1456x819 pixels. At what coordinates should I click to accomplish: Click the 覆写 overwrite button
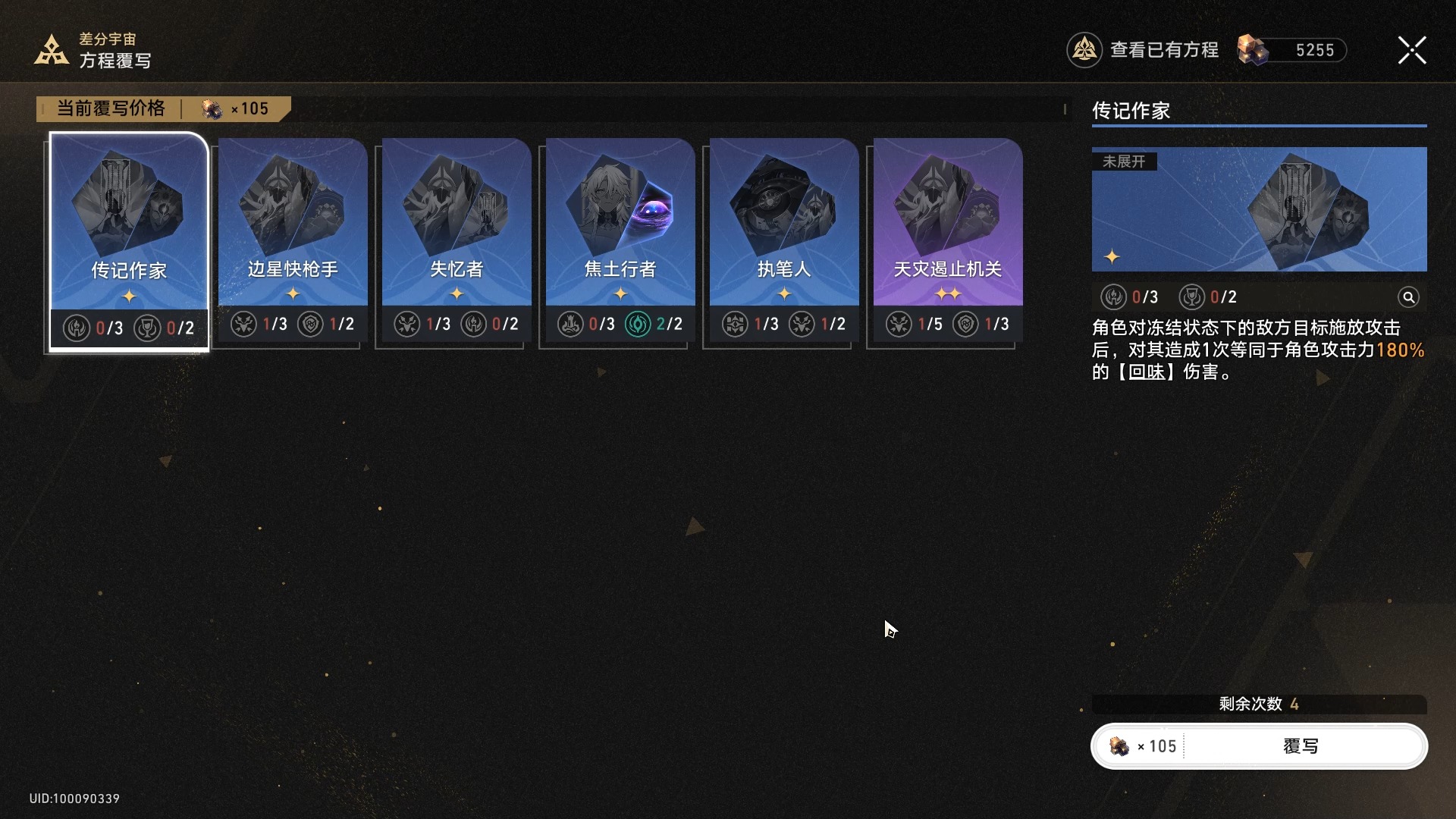coord(1300,746)
